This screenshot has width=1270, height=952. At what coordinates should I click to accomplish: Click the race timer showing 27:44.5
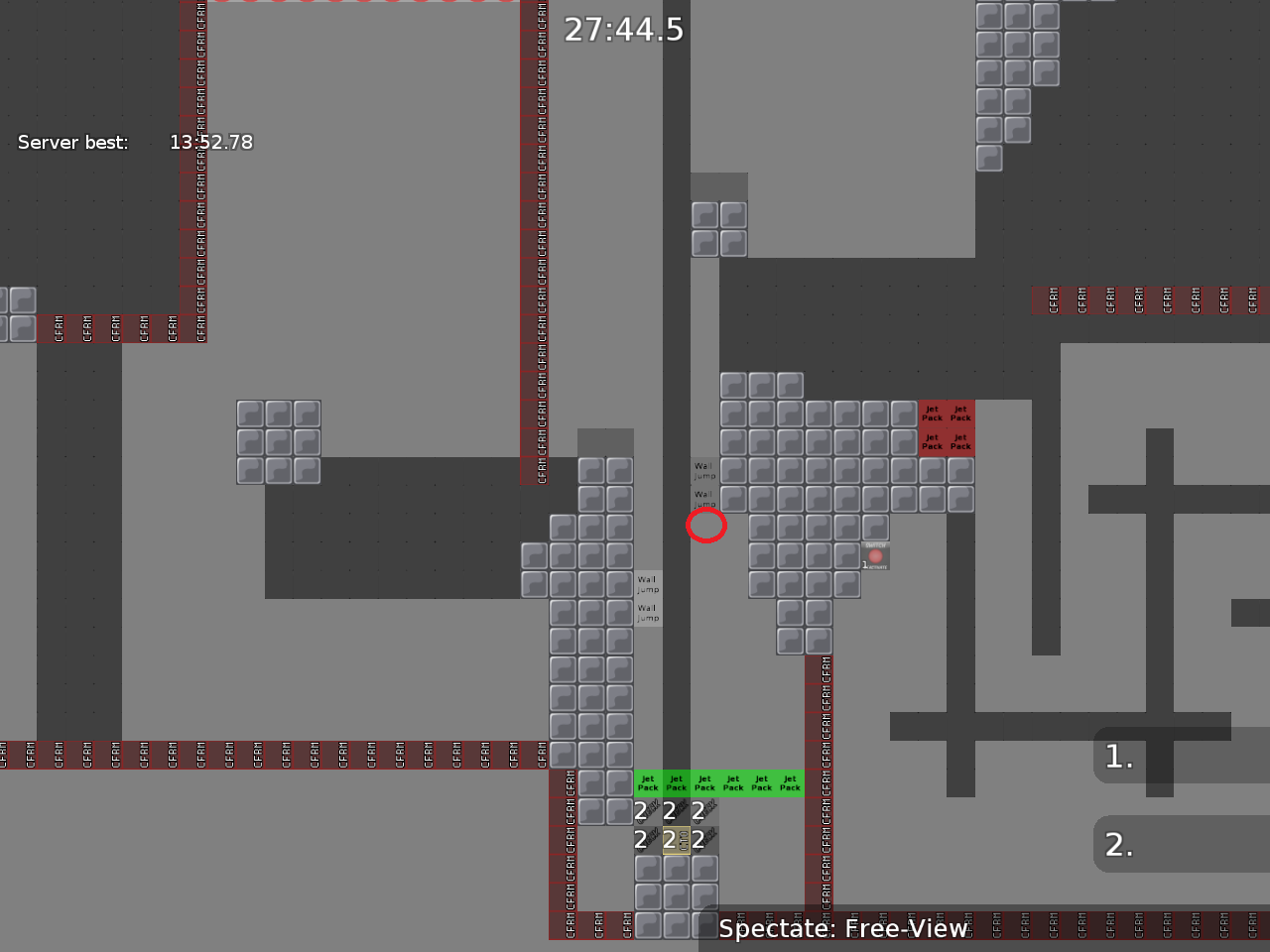pyautogui.click(x=624, y=30)
